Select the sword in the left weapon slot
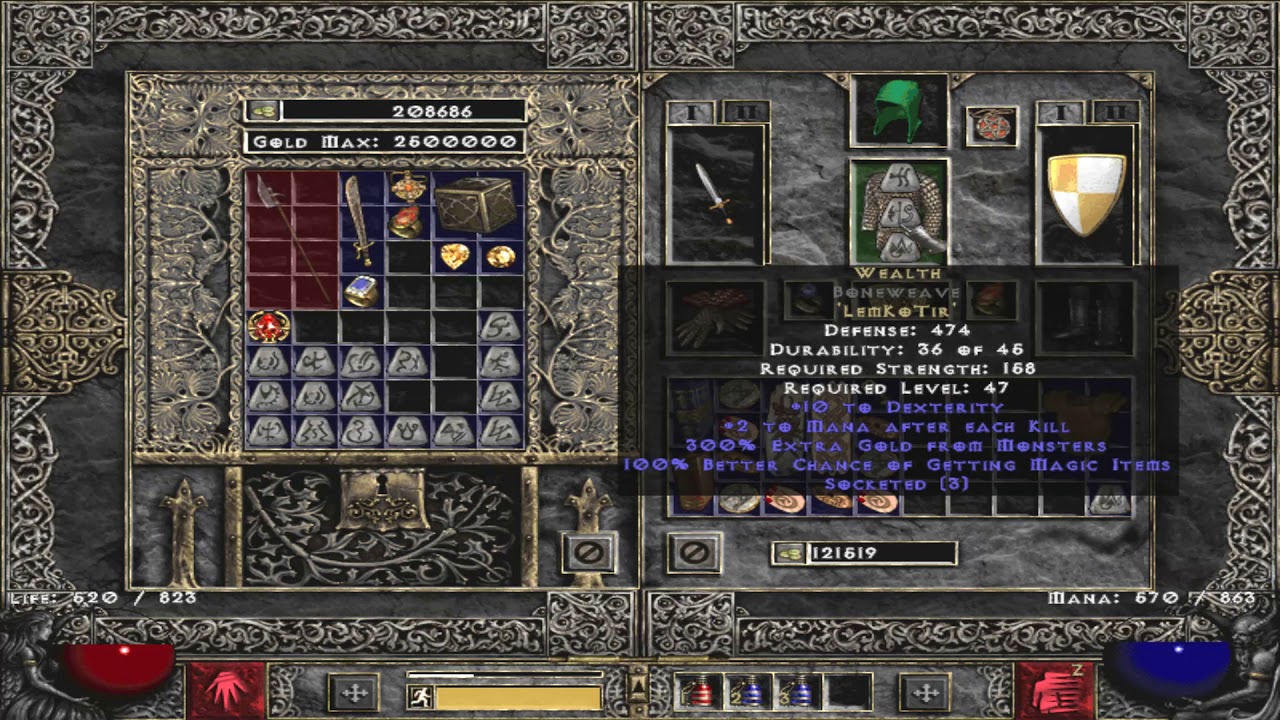Viewport: 1280px width, 720px height. tap(716, 195)
